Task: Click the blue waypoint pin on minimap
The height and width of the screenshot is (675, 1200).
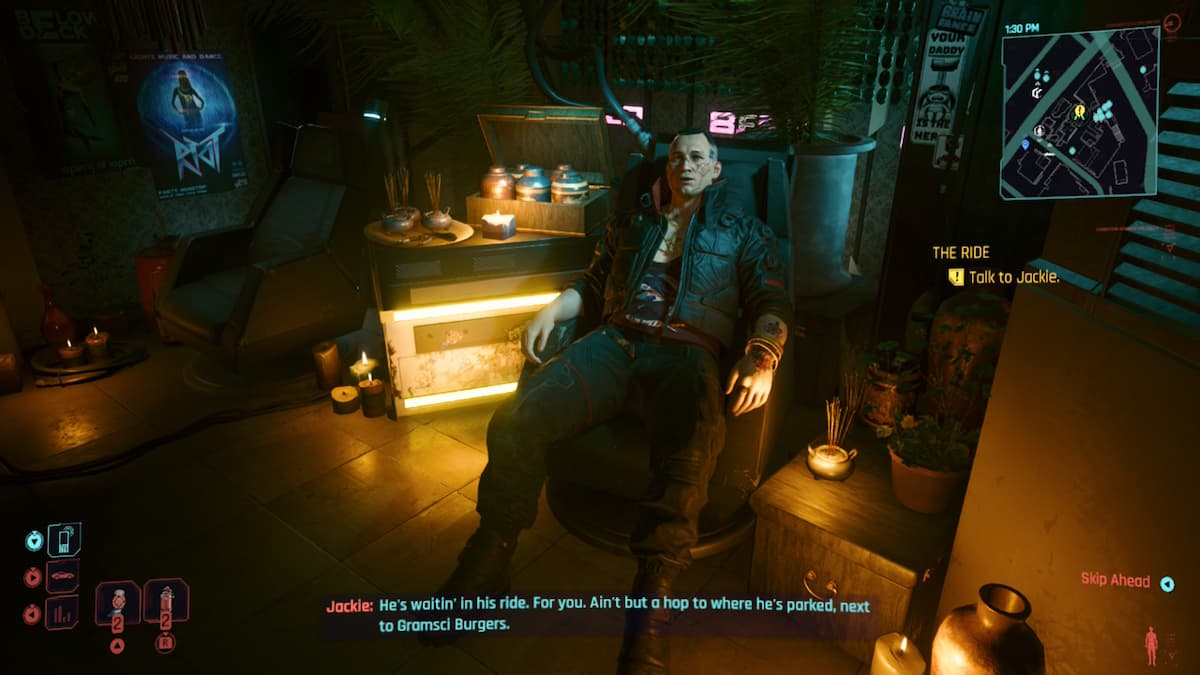Action: tap(1026, 144)
